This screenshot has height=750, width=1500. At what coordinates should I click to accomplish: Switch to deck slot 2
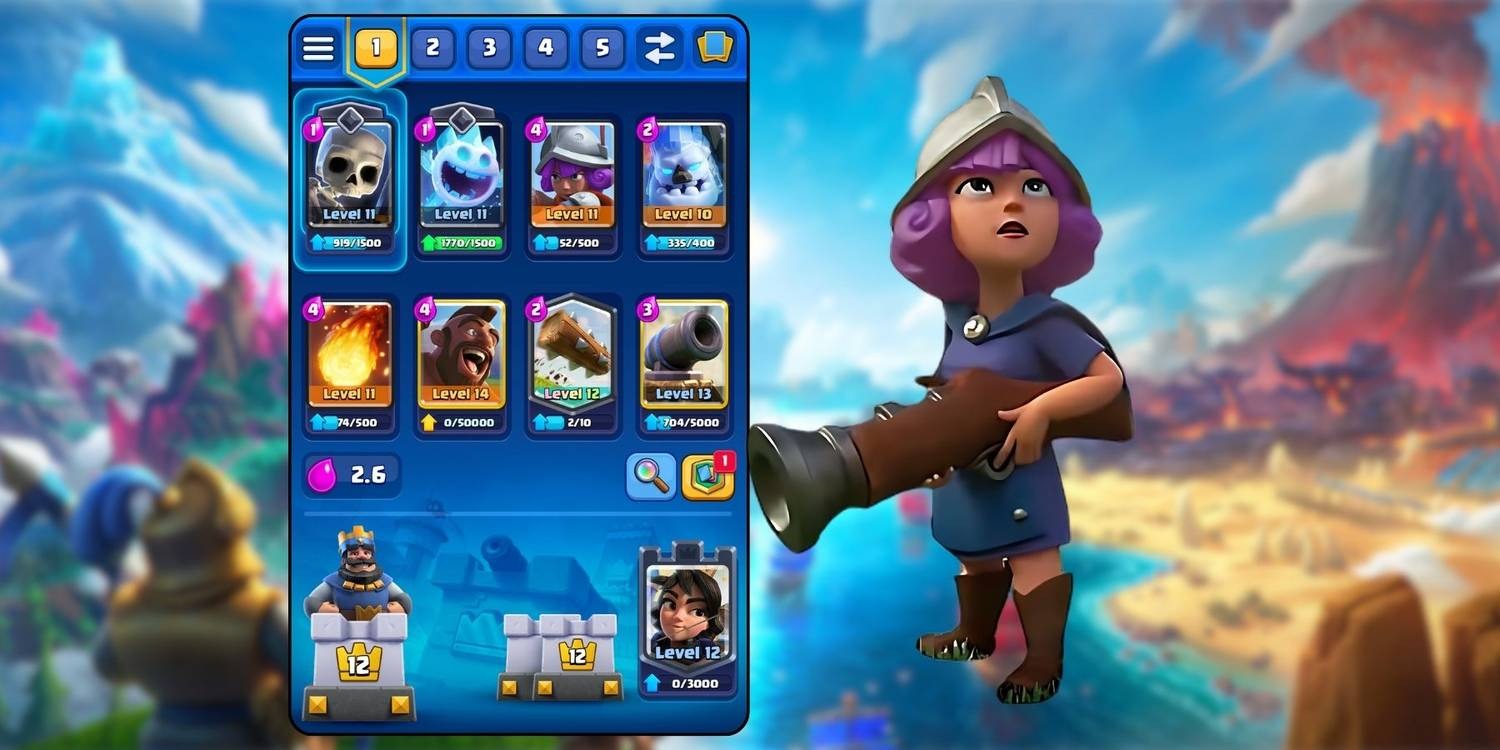pyautogui.click(x=433, y=46)
